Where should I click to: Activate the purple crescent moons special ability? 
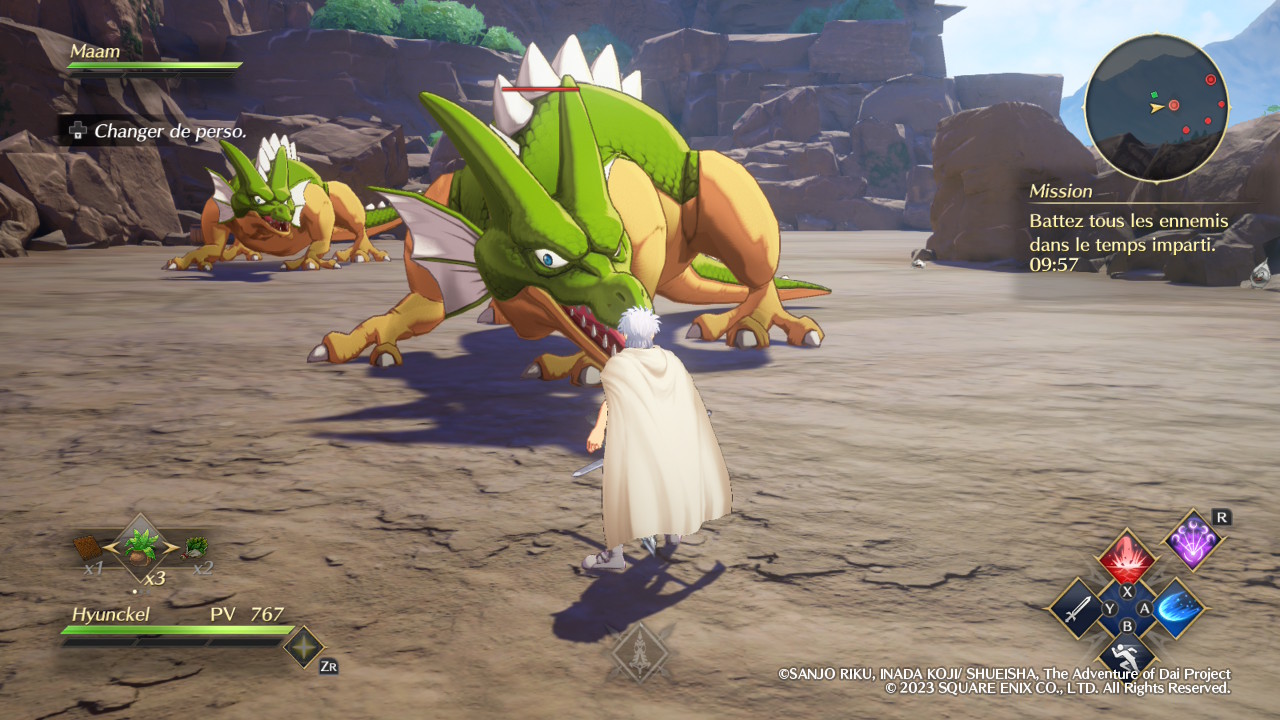click(x=1192, y=541)
